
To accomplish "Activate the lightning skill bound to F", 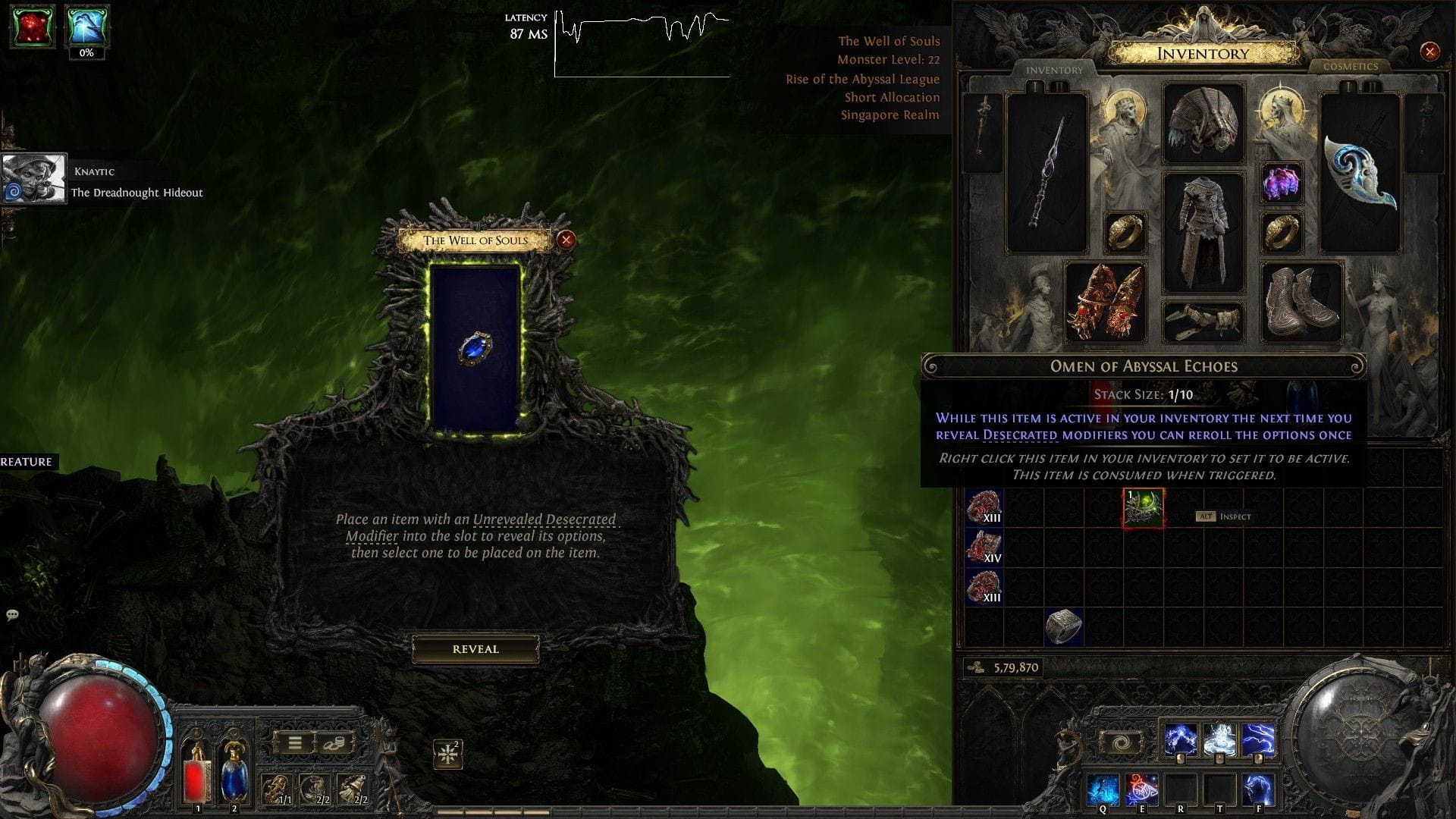I will click(1258, 790).
